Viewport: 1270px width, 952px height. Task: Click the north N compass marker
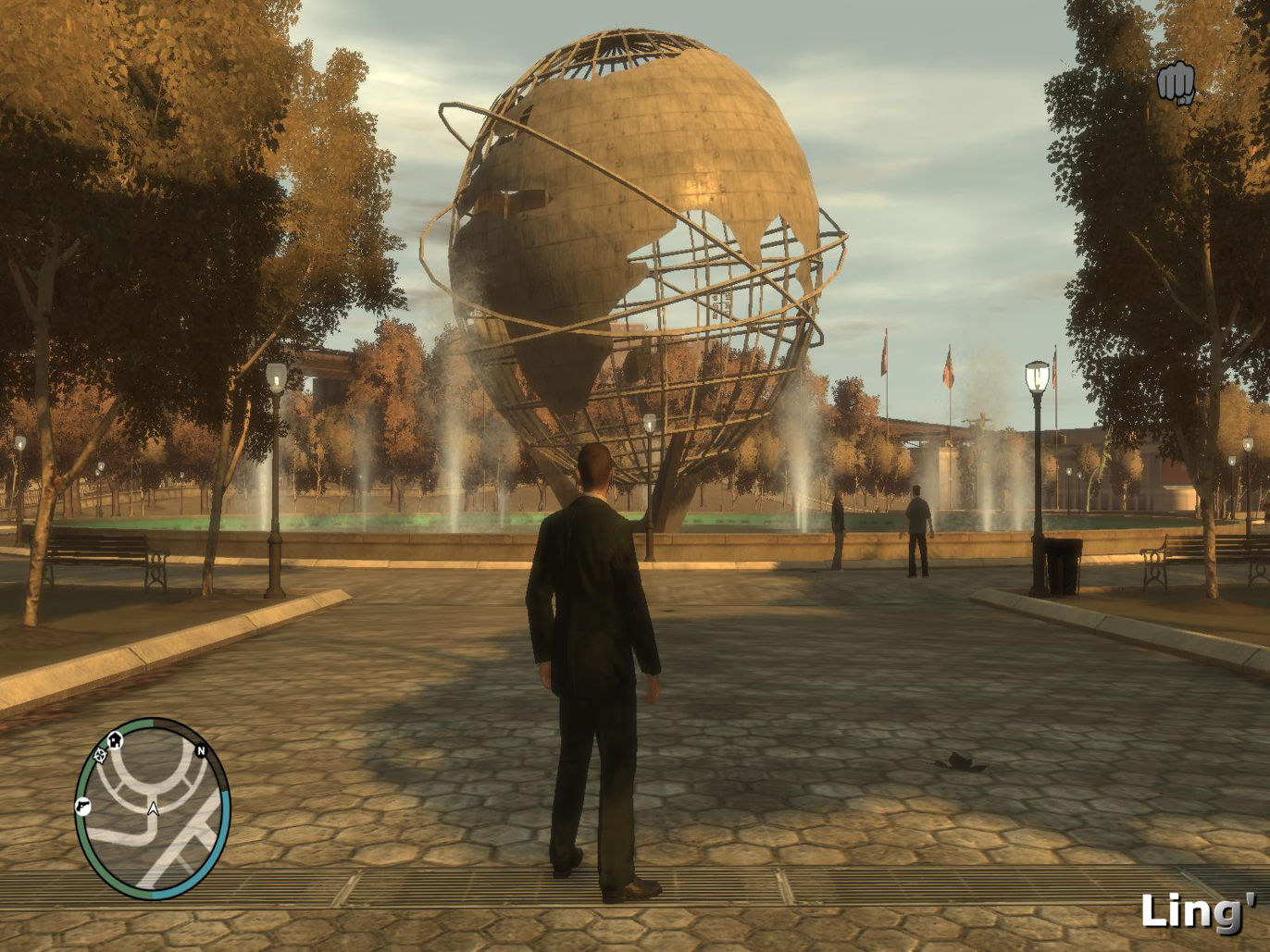200,750
